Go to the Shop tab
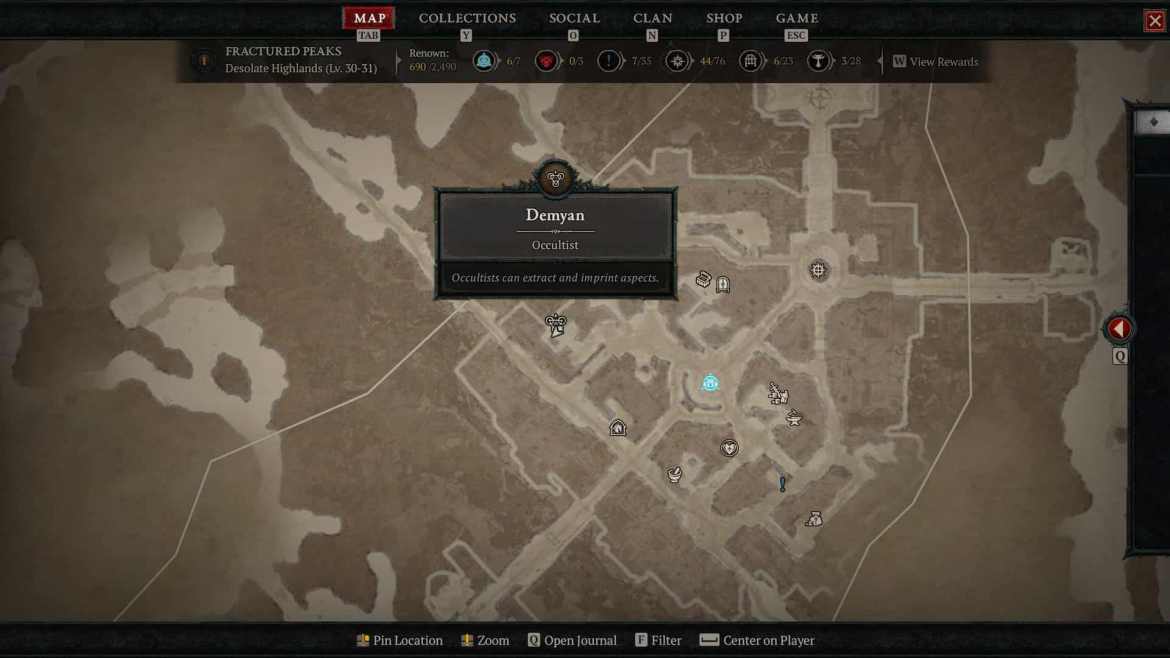Image resolution: width=1170 pixels, height=658 pixels. point(724,18)
